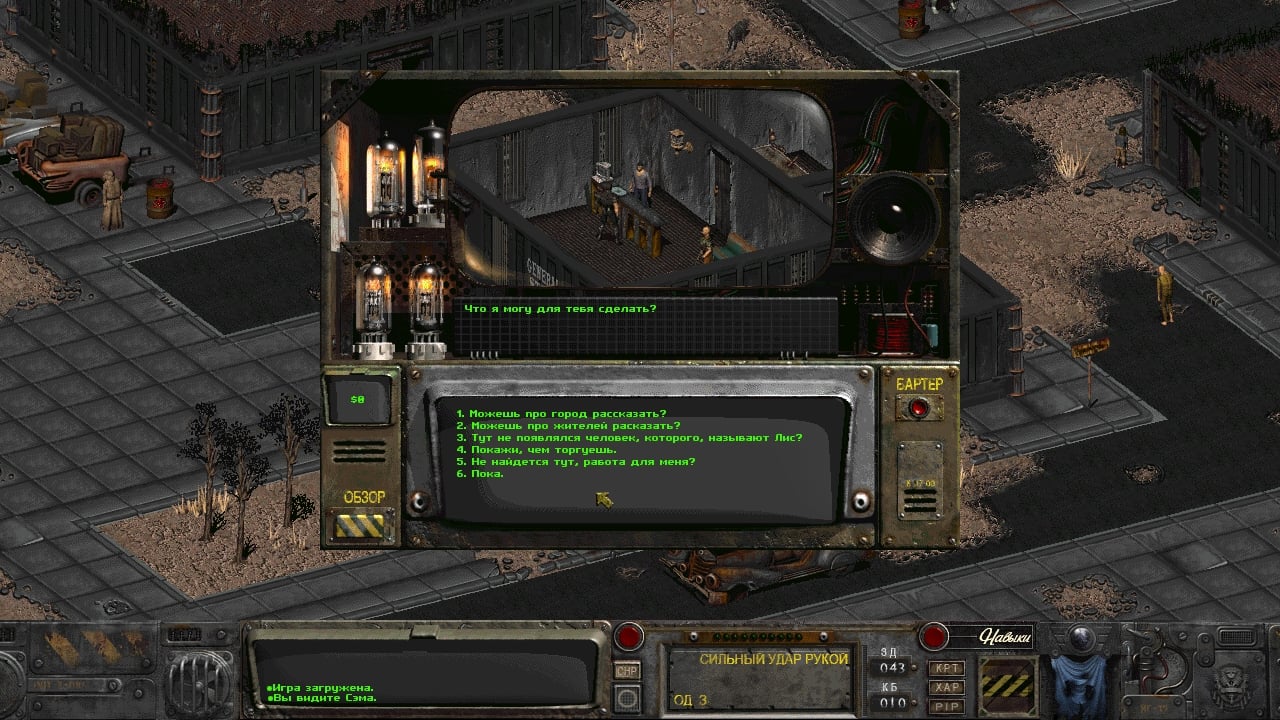Screen dimensions: 1280x720
Task: Click the СНР button on the HUD
Action: pos(628,671)
